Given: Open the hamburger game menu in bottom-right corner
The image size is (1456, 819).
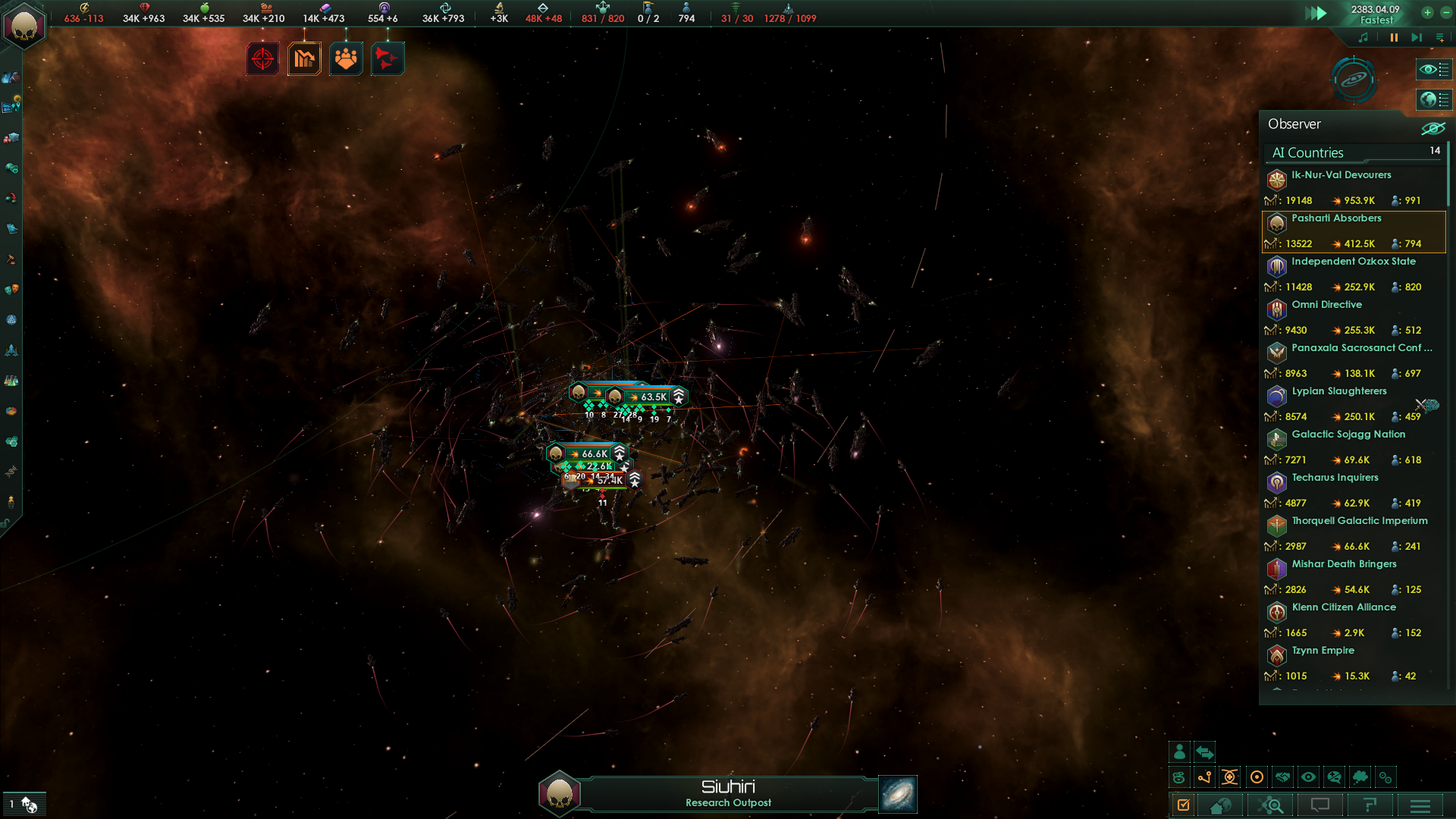Looking at the screenshot, I should coord(1419,806).
